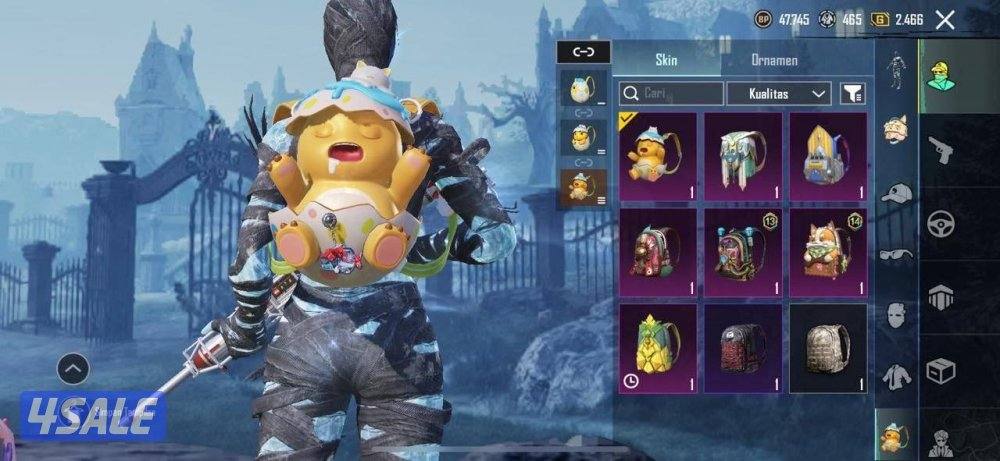Viewport: 1000px width, 461px height.
Task: Open the filter funnel options
Action: tap(853, 94)
